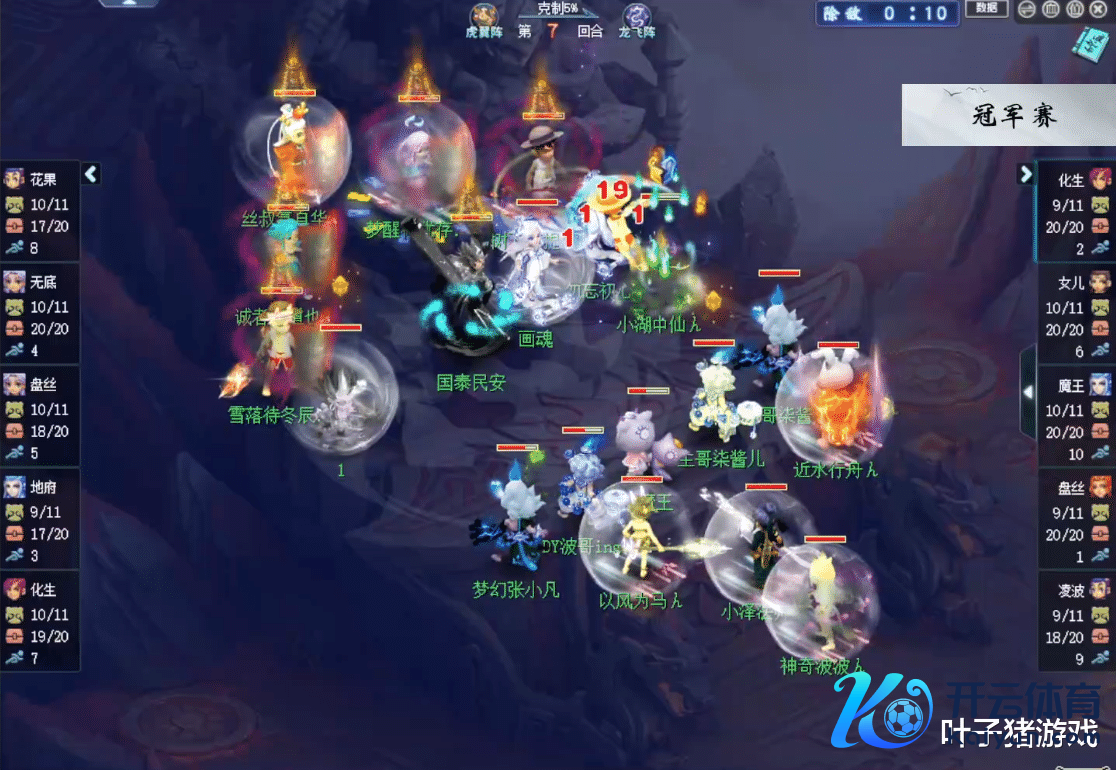Collapse the right team panel arrow

point(1025,174)
